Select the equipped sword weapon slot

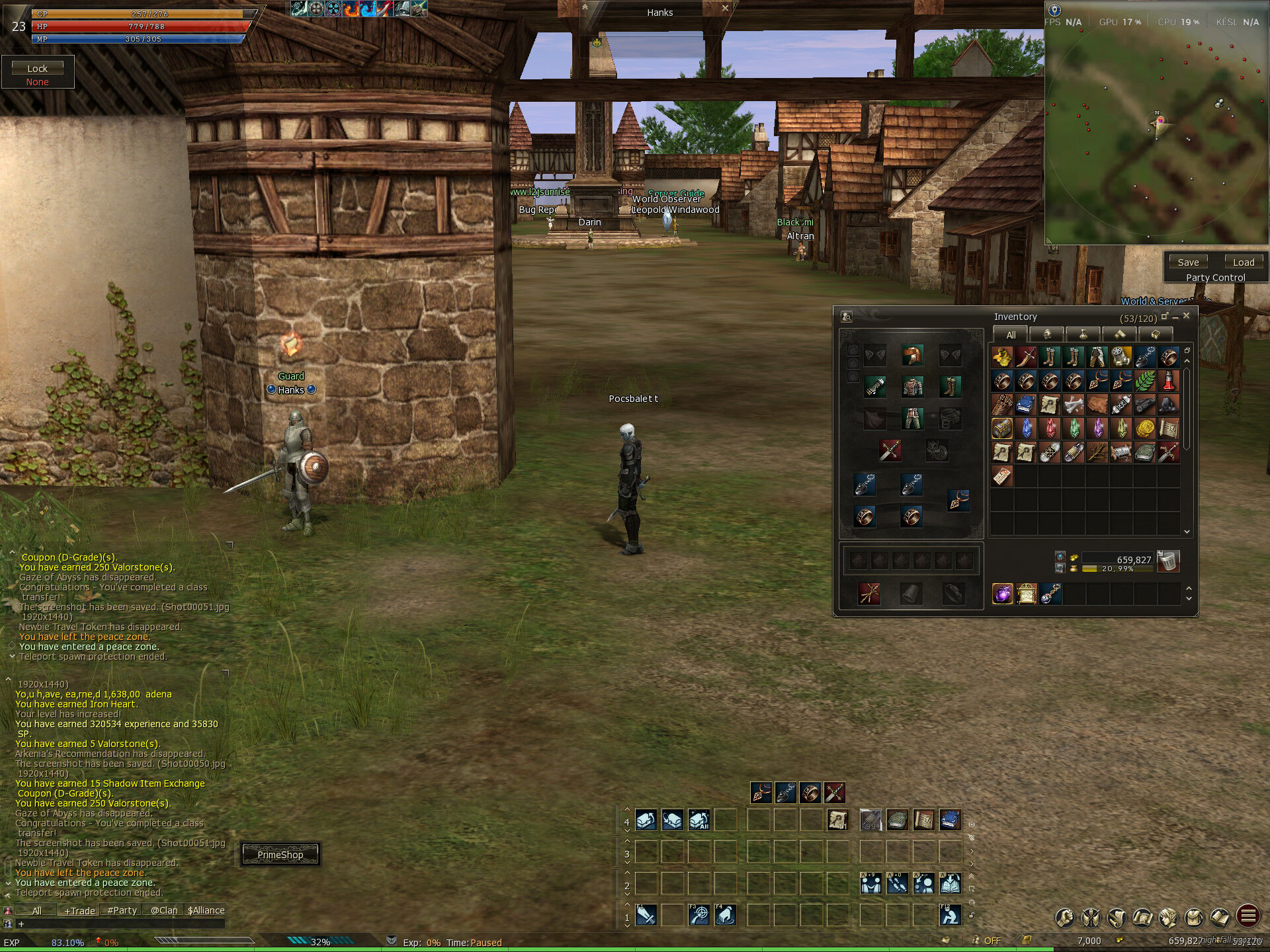pyautogui.click(x=890, y=451)
